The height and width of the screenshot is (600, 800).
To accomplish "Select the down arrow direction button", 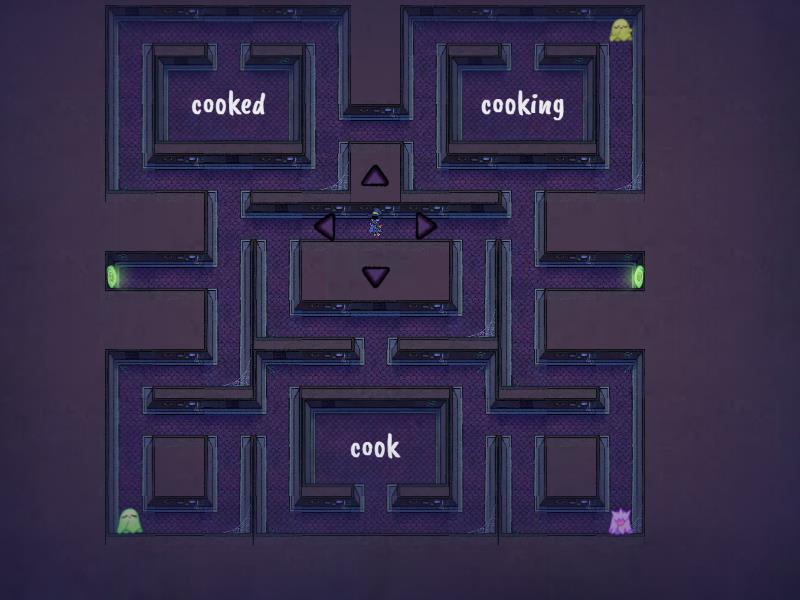I will (375, 276).
